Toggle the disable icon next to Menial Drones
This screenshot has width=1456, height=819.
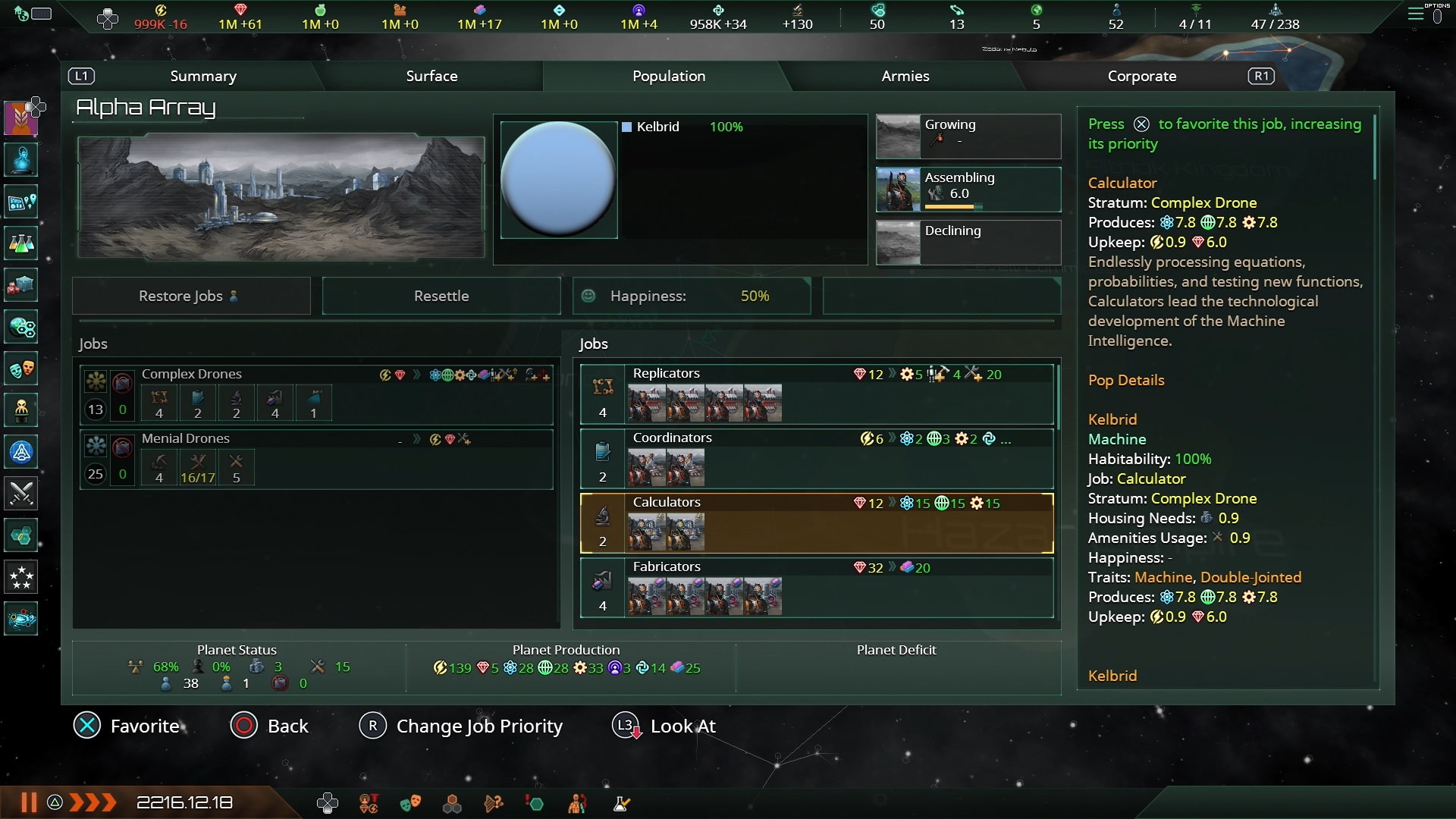tap(121, 449)
